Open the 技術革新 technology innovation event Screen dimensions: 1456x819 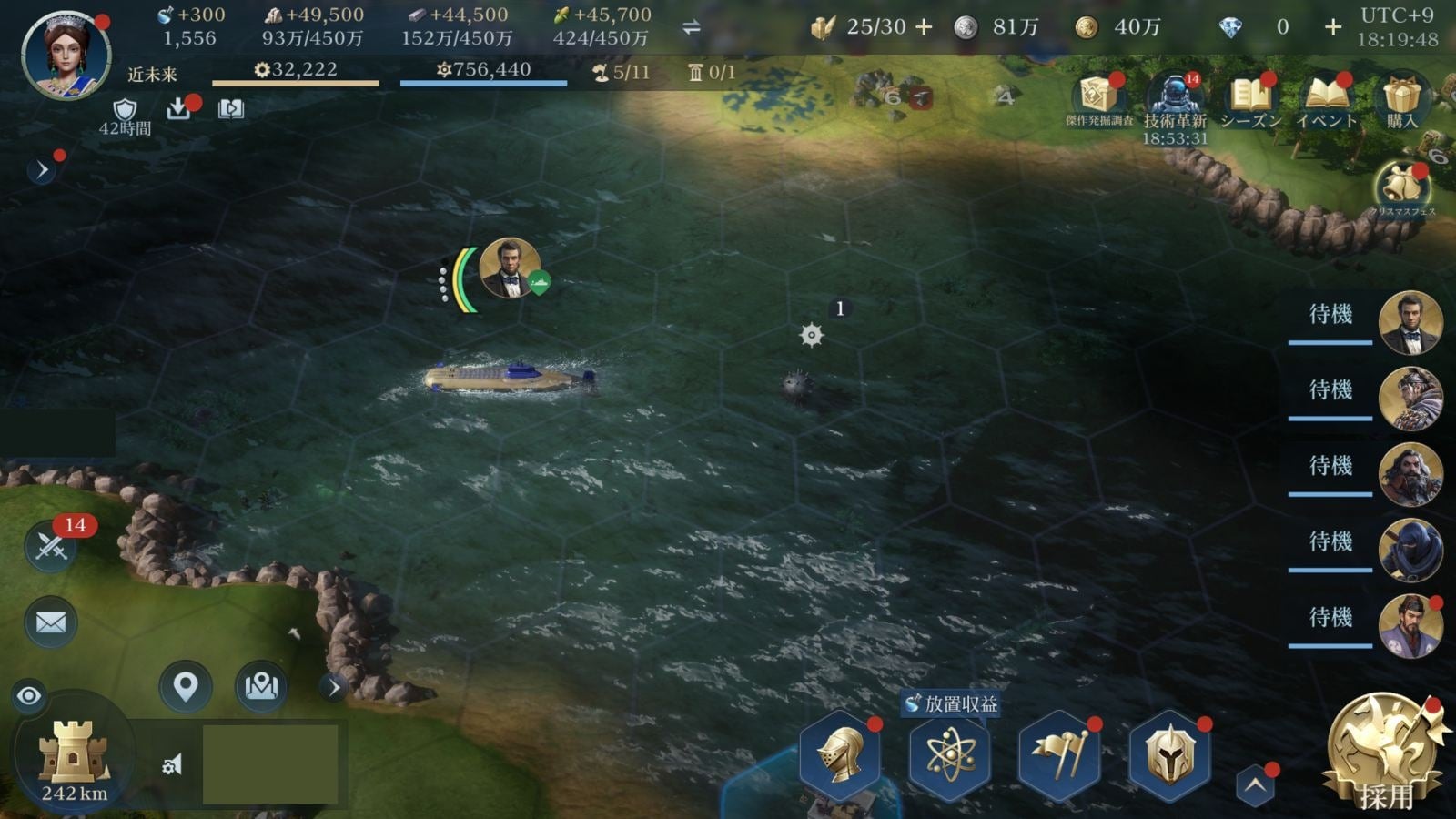pos(1175,100)
